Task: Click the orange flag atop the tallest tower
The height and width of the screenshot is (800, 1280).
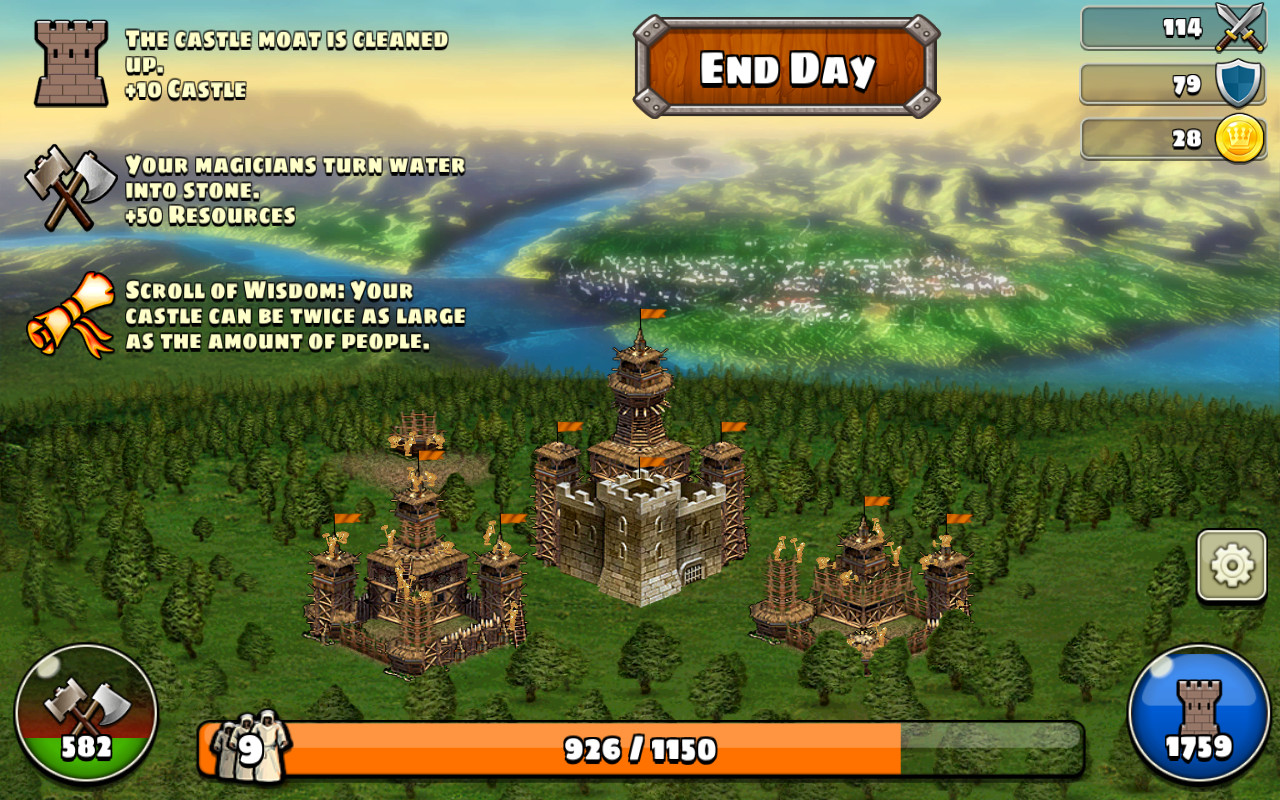Action: tap(655, 315)
